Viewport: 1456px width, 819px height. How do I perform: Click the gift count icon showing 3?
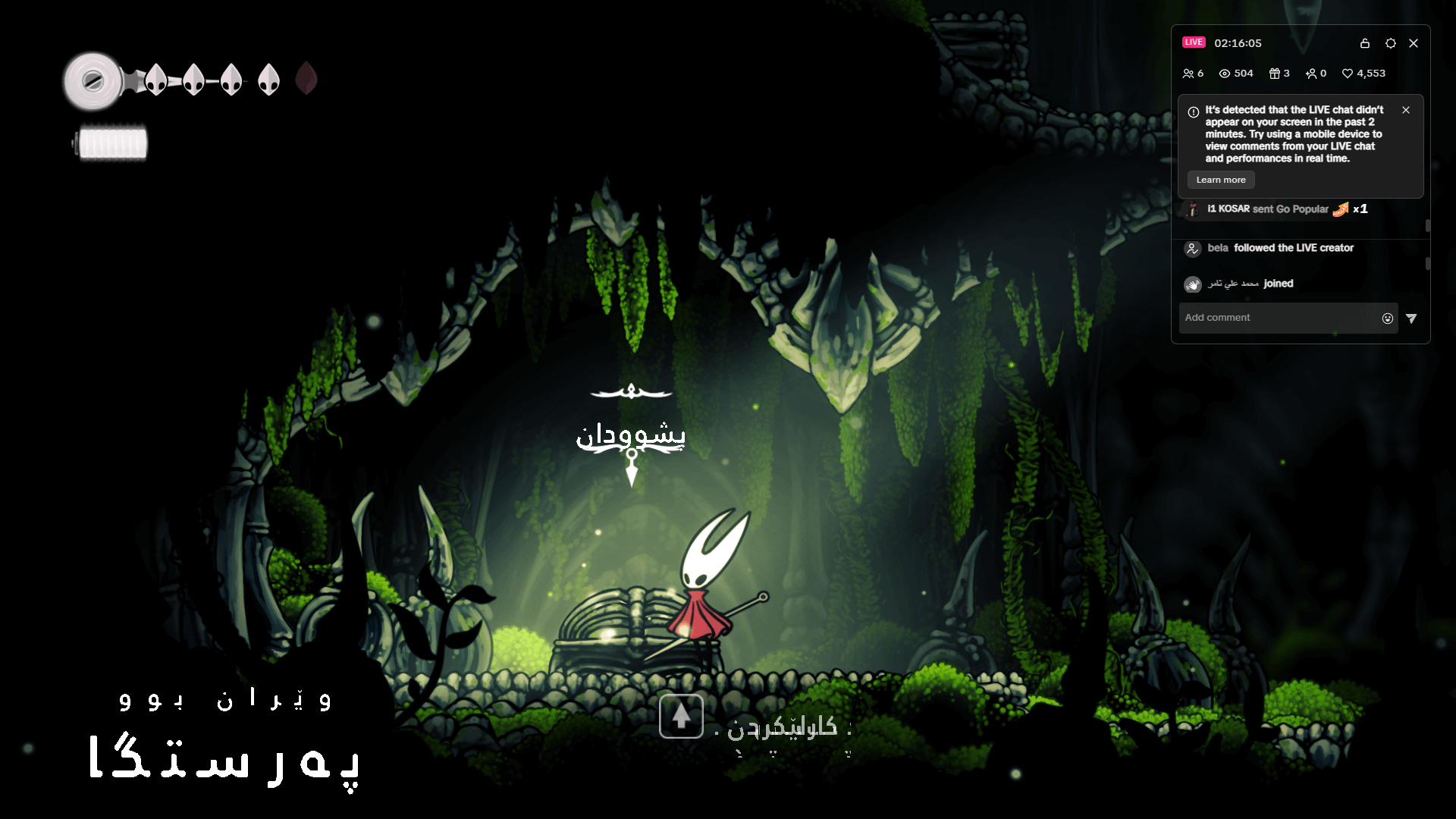tap(1276, 73)
